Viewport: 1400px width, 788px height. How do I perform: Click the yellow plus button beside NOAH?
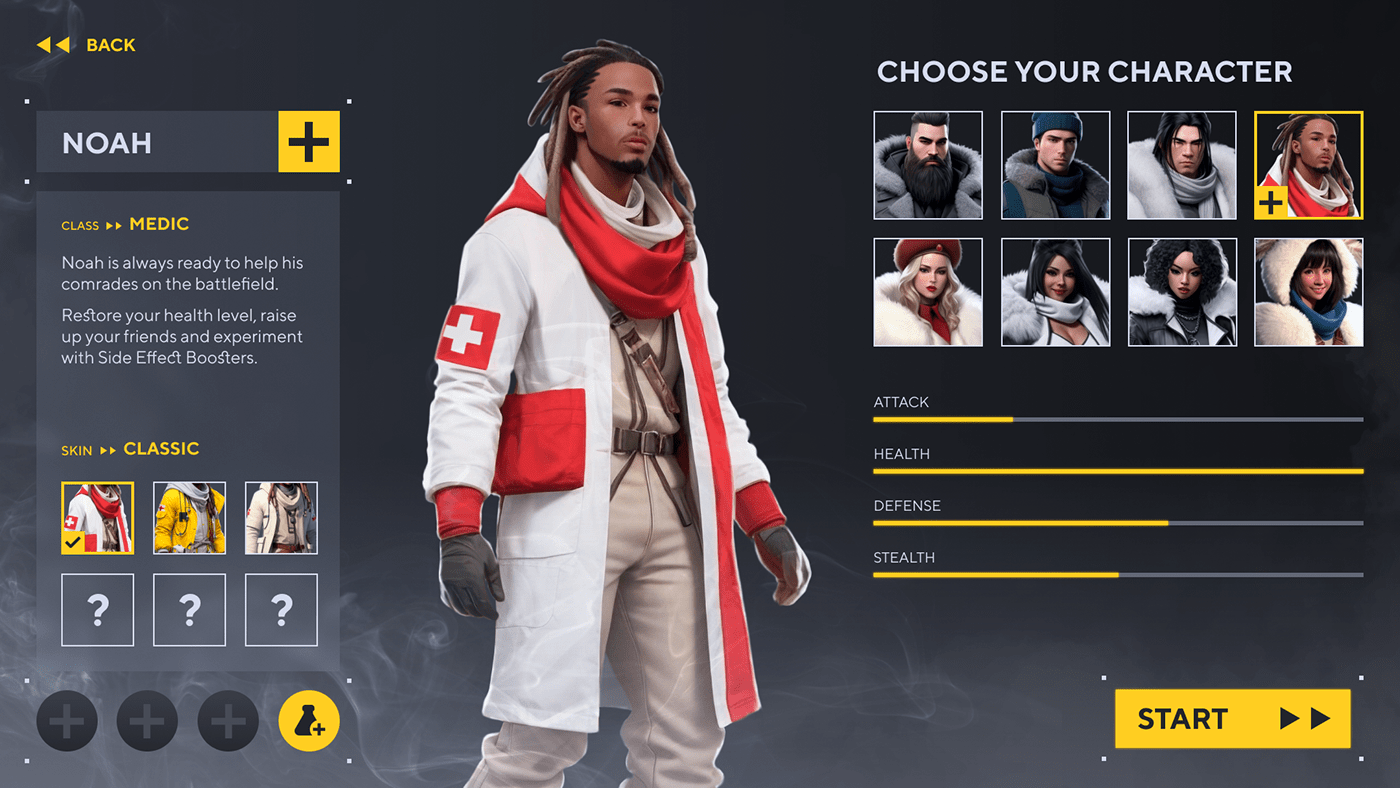[x=308, y=142]
